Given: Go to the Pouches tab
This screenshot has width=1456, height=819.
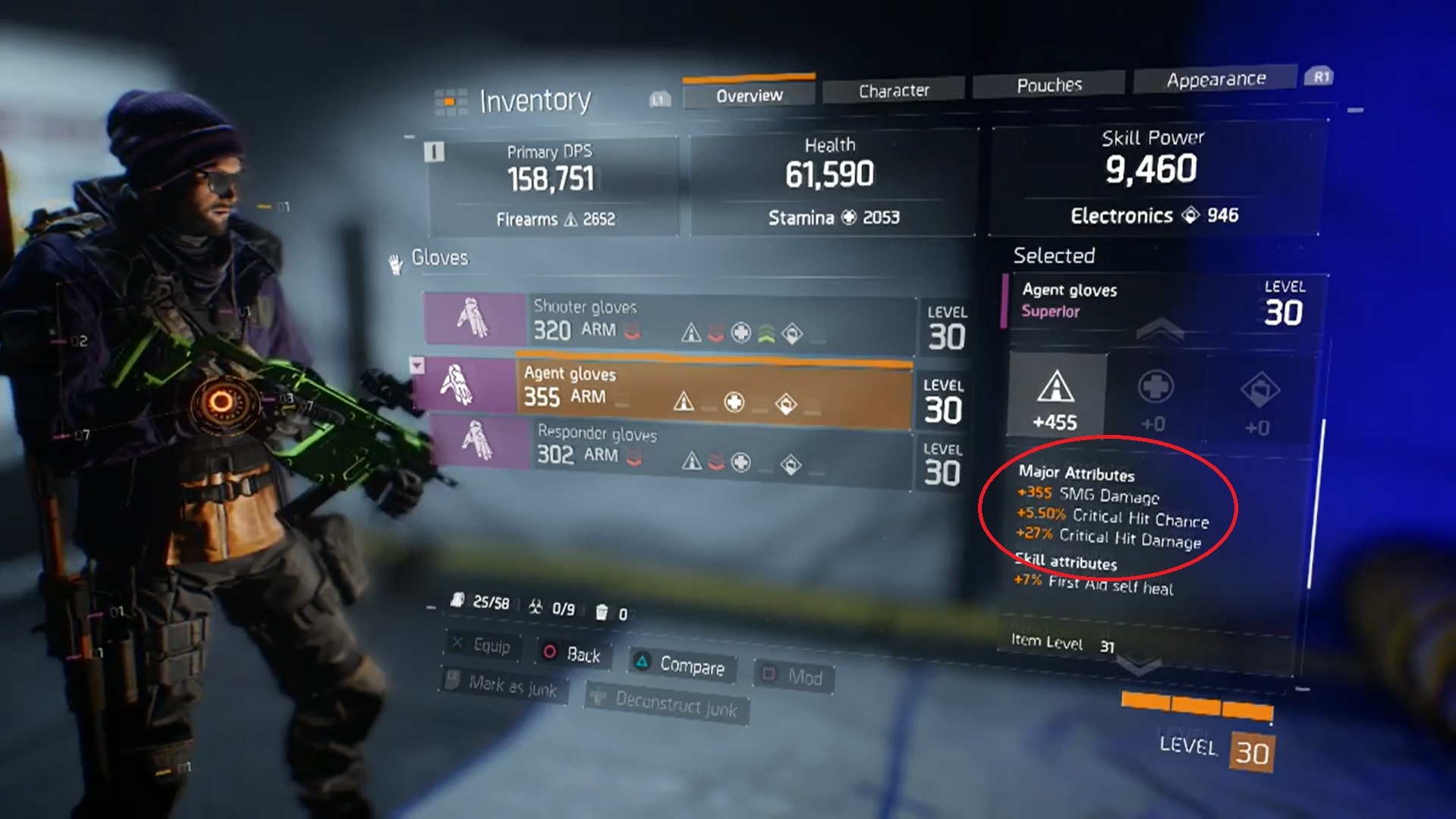Looking at the screenshot, I should pyautogui.click(x=1049, y=85).
